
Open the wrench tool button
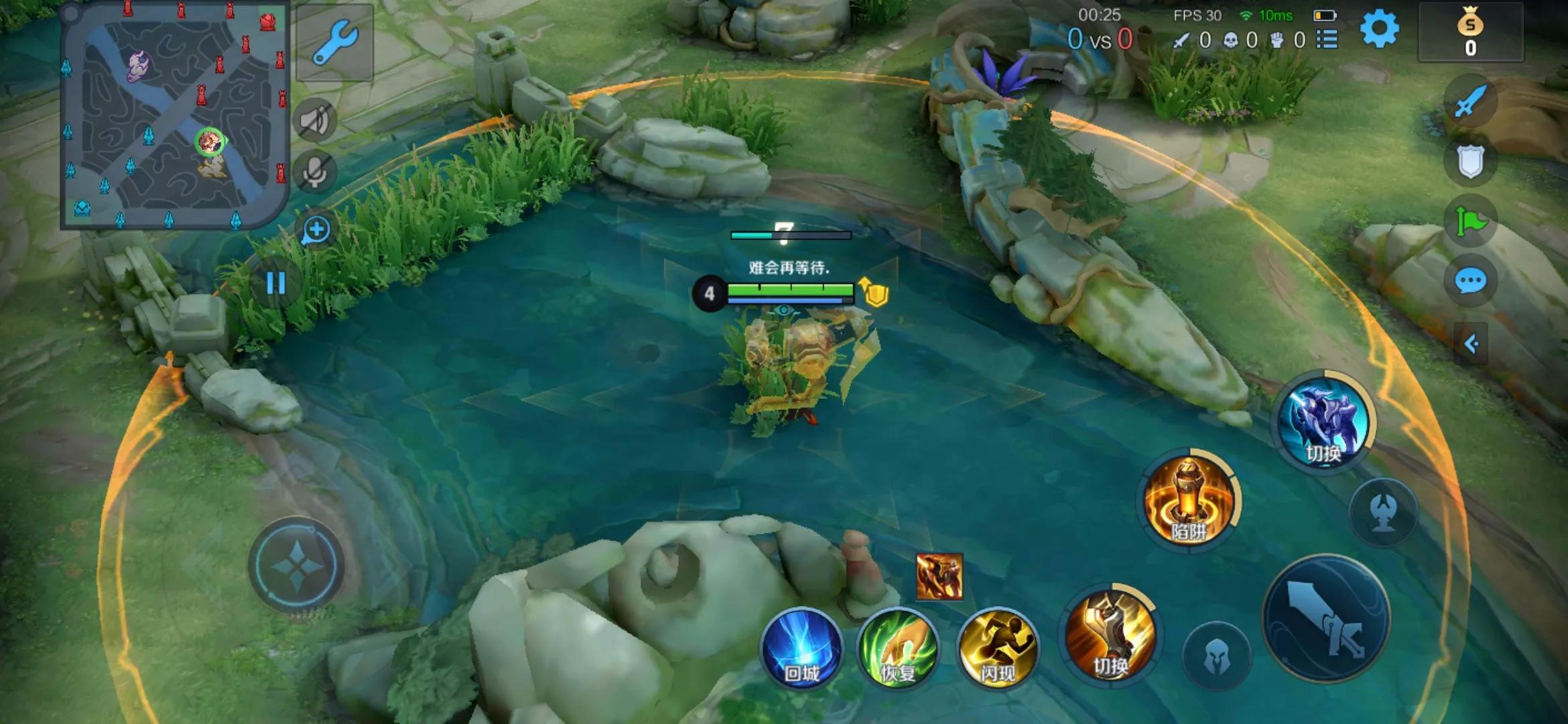point(334,42)
